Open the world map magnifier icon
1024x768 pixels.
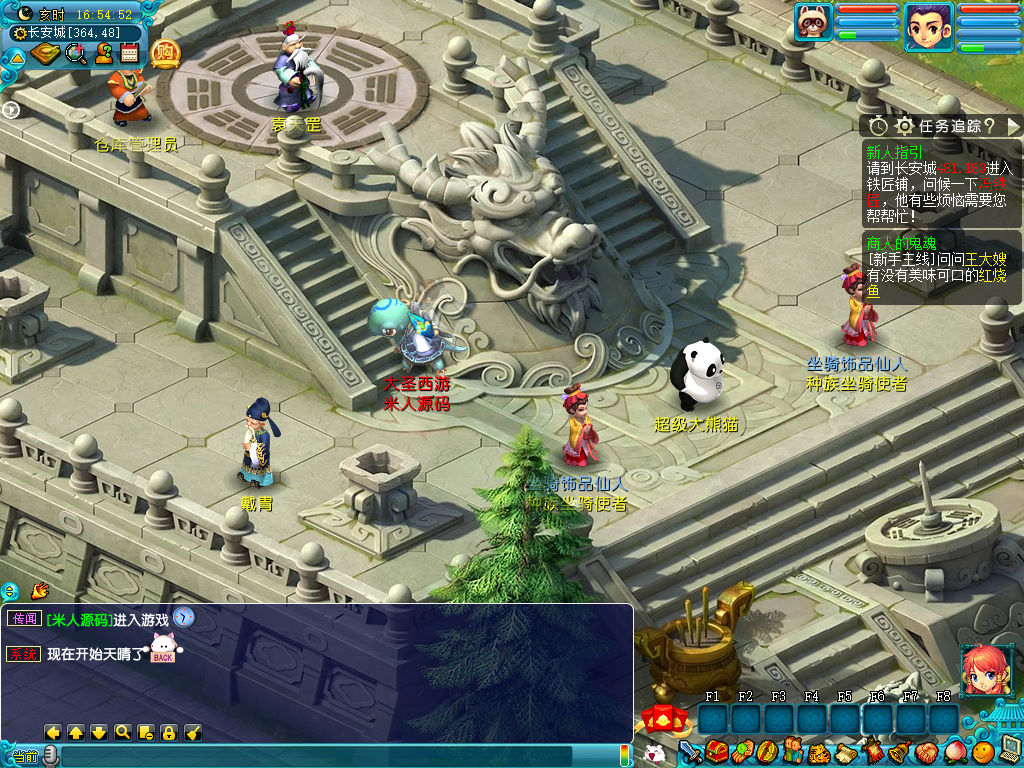76,54
